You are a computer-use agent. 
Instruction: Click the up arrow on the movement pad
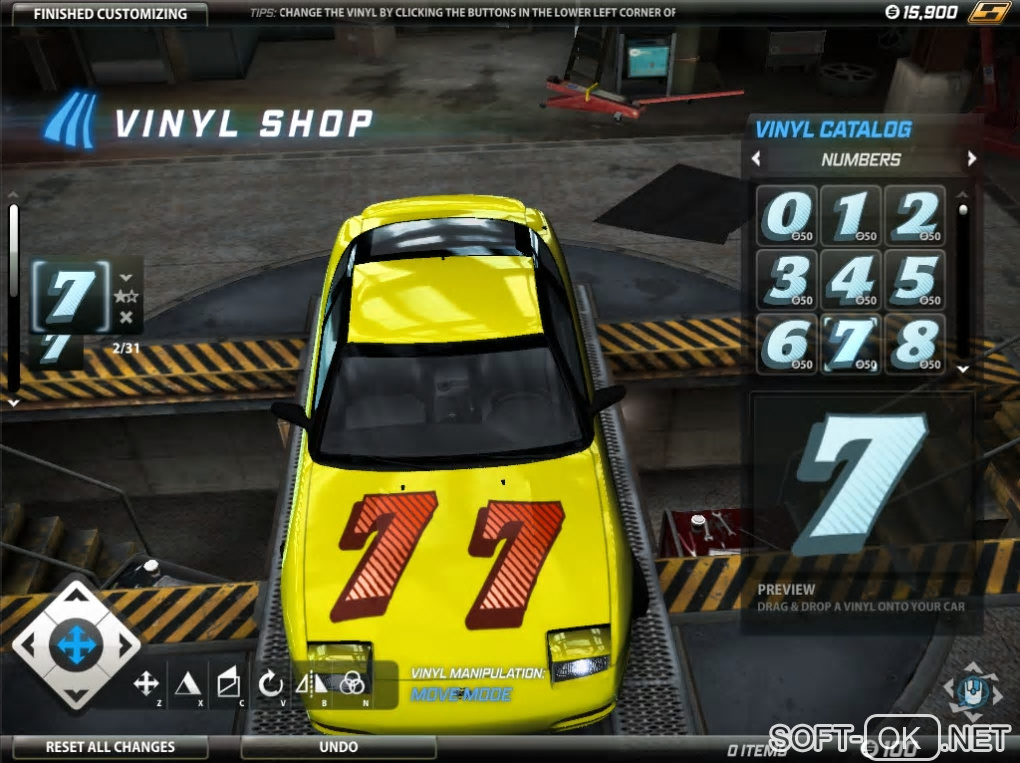click(x=75, y=602)
